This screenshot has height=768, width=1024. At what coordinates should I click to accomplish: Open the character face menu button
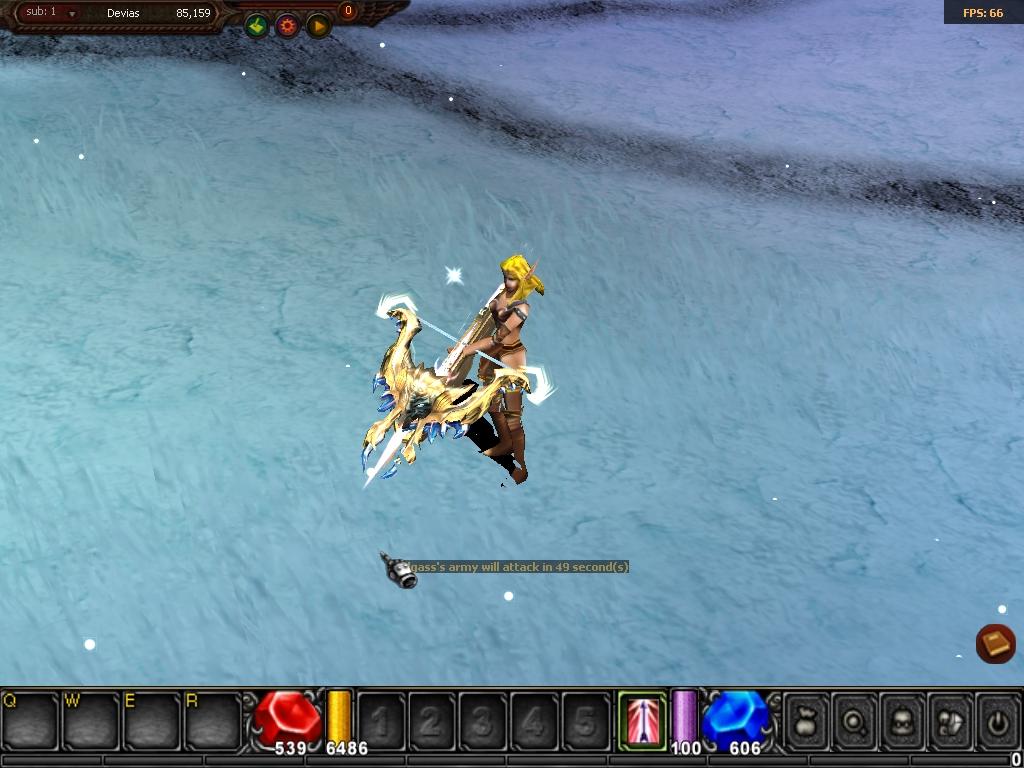point(903,719)
